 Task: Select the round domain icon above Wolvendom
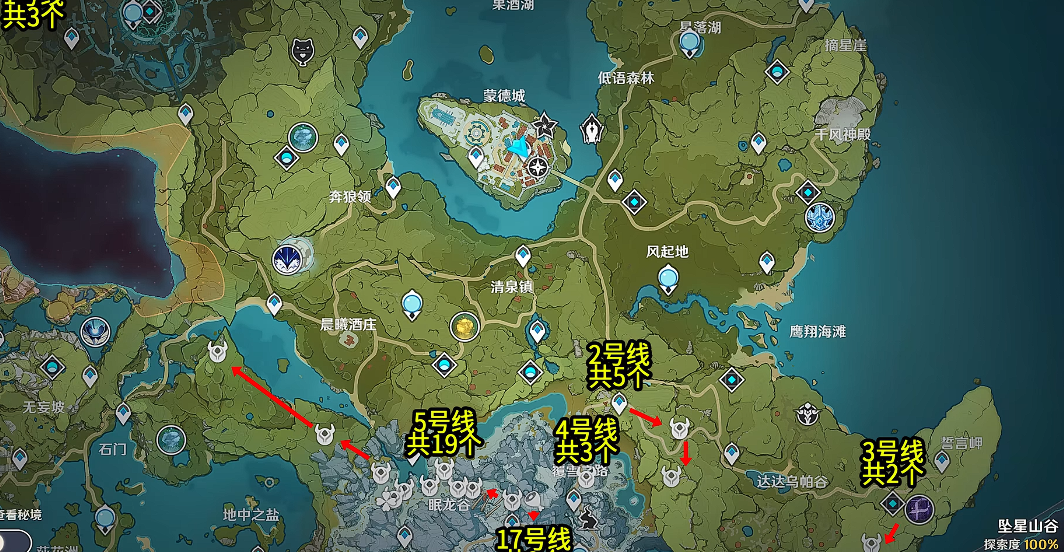[303, 137]
